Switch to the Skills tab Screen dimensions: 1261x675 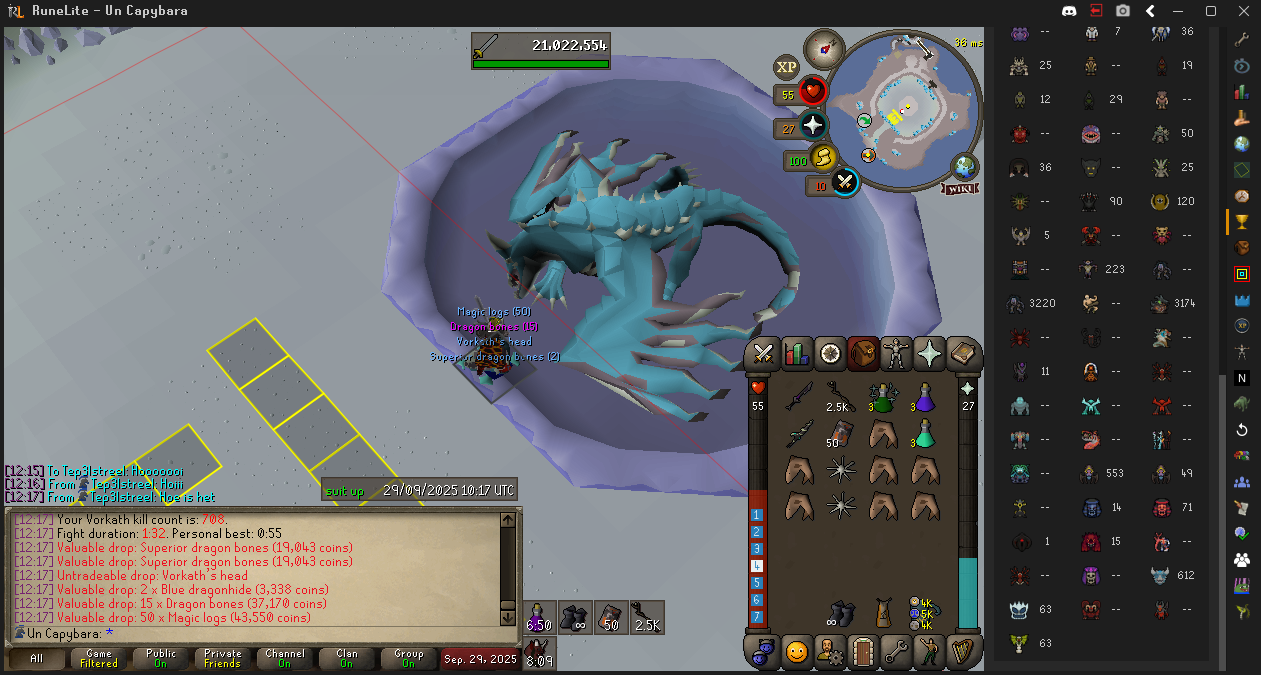pyautogui.click(x=797, y=354)
